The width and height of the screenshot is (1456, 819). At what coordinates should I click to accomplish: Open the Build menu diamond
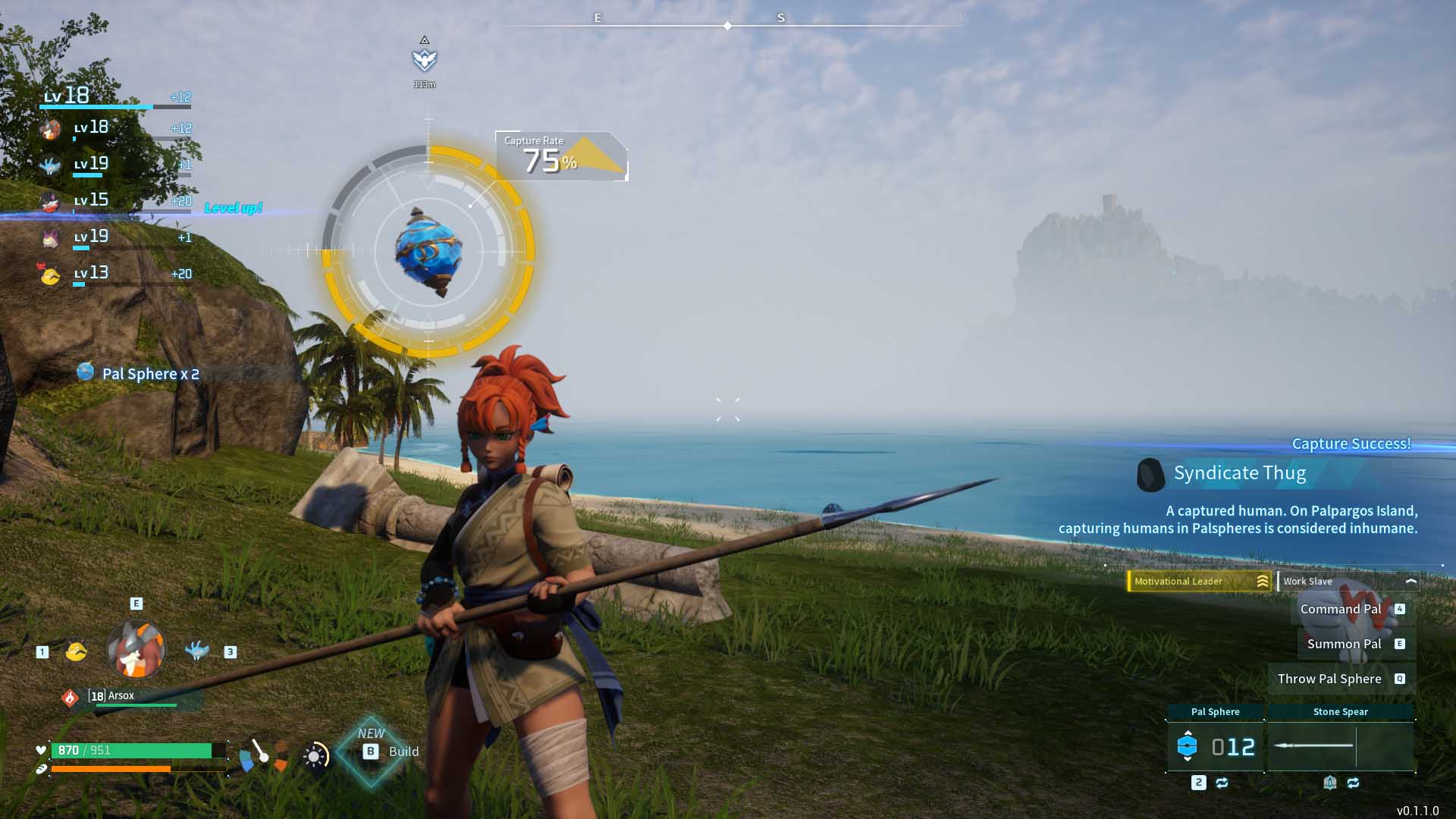(371, 752)
